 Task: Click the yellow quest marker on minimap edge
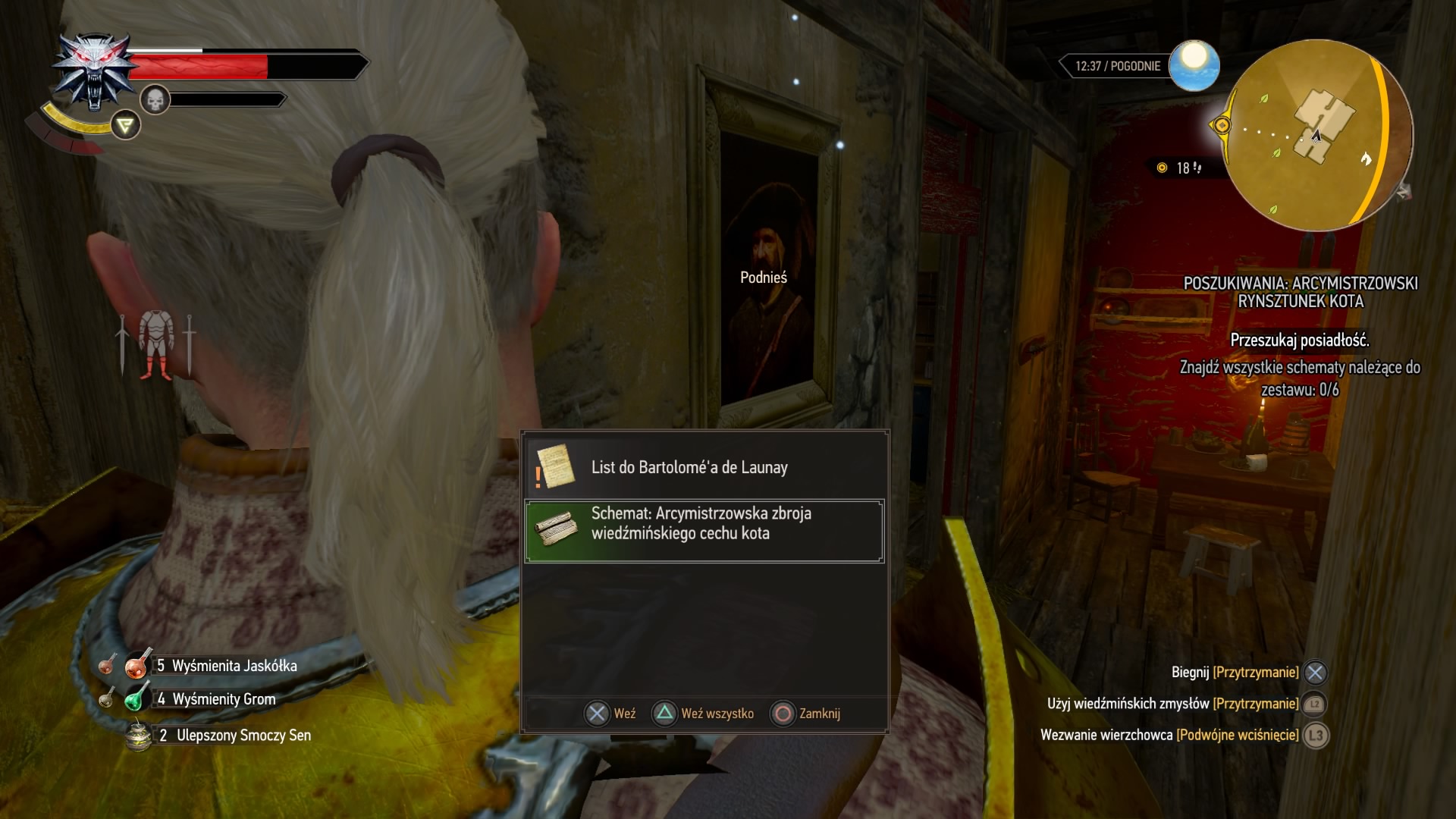pos(1222,125)
